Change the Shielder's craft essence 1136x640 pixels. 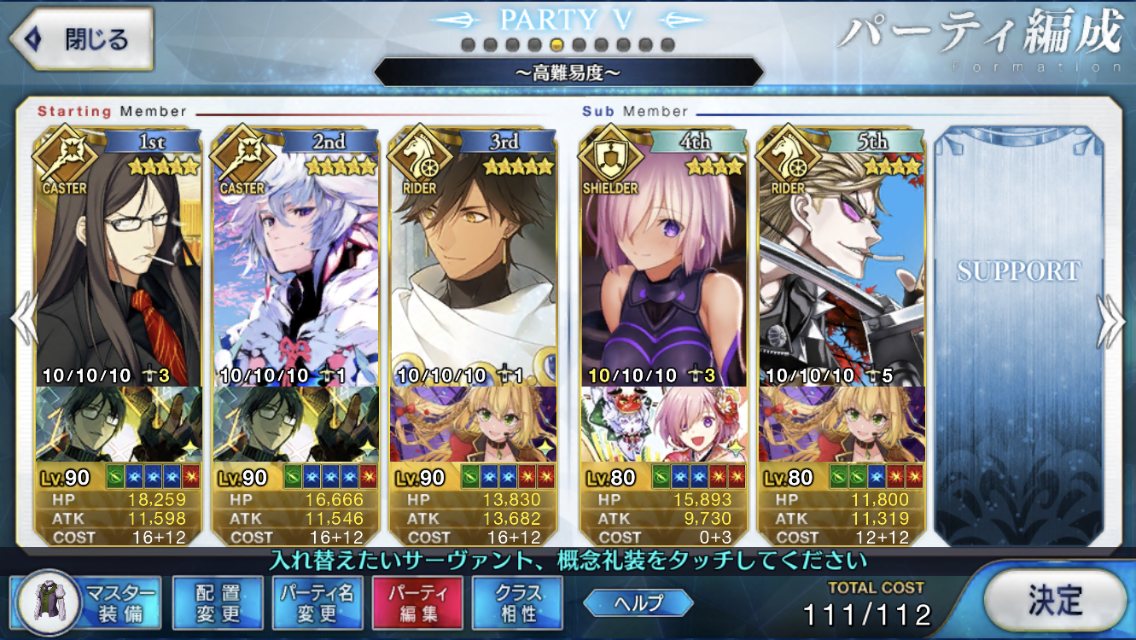663,424
